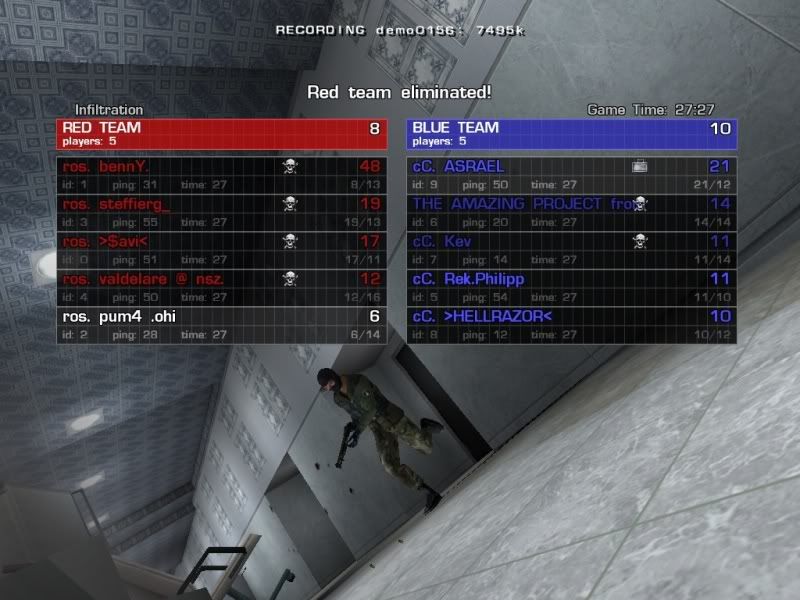Click the ros. steffierg_ scoreboard row
Image resolution: width=800 pixels, height=600 pixels.
[x=220, y=212]
